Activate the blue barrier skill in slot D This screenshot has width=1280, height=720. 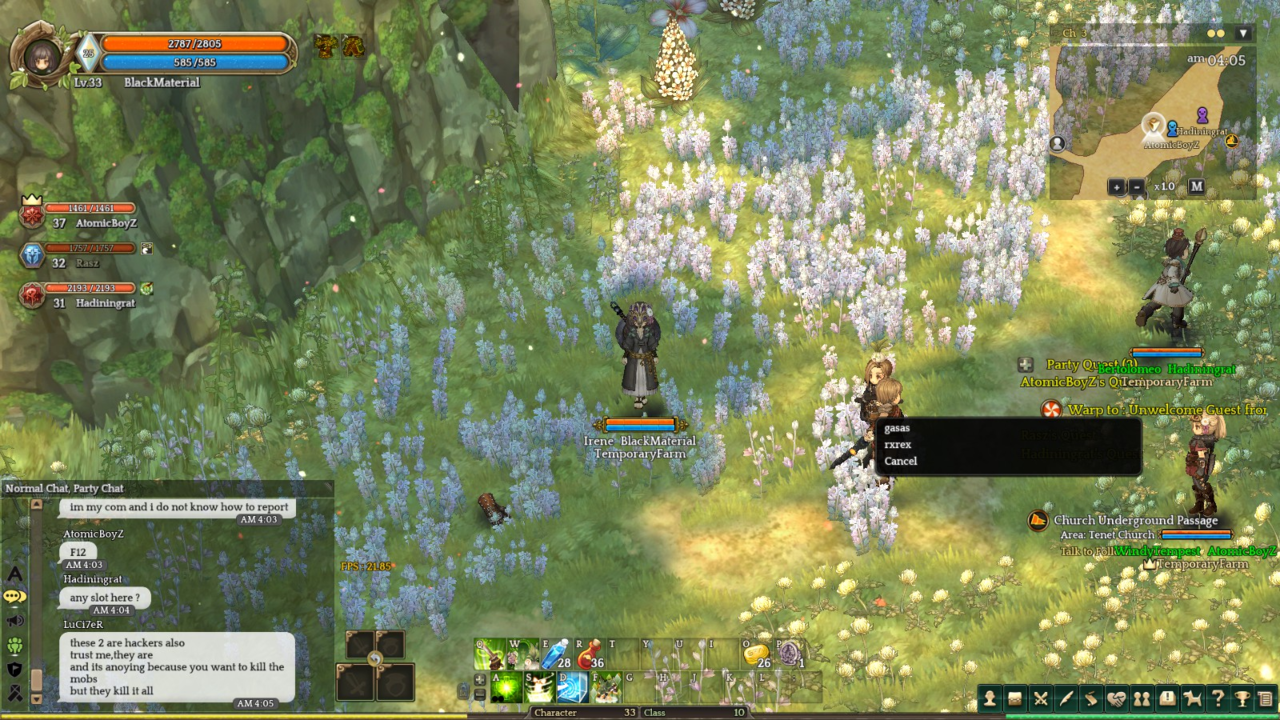[x=573, y=688]
